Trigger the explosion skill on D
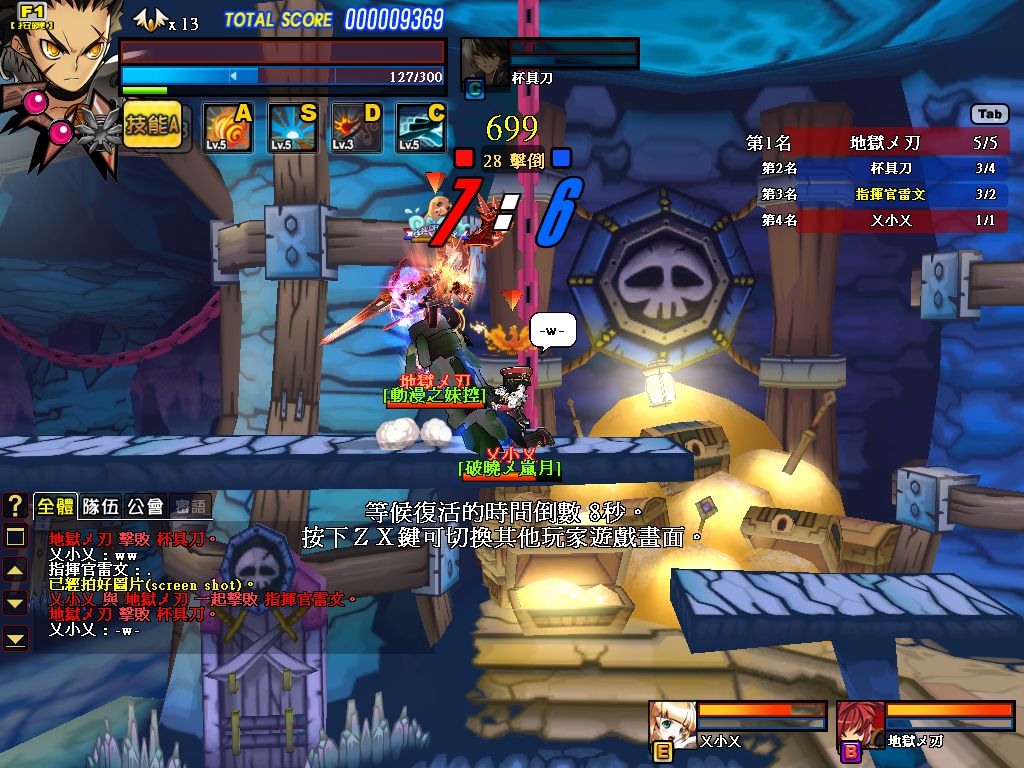1024x768 pixels. 357,128
